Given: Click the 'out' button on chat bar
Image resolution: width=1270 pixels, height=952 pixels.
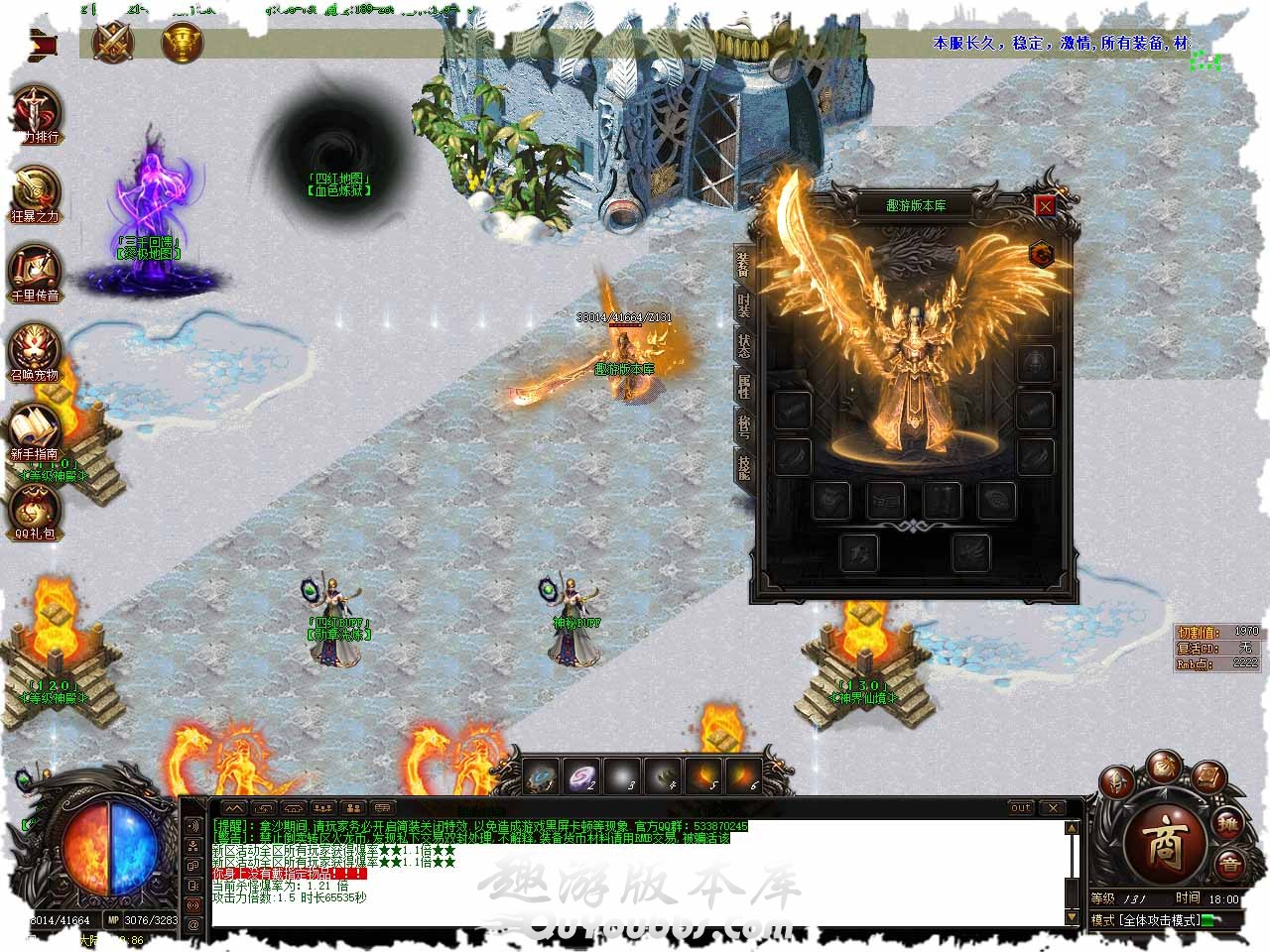Looking at the screenshot, I should (x=1020, y=807).
